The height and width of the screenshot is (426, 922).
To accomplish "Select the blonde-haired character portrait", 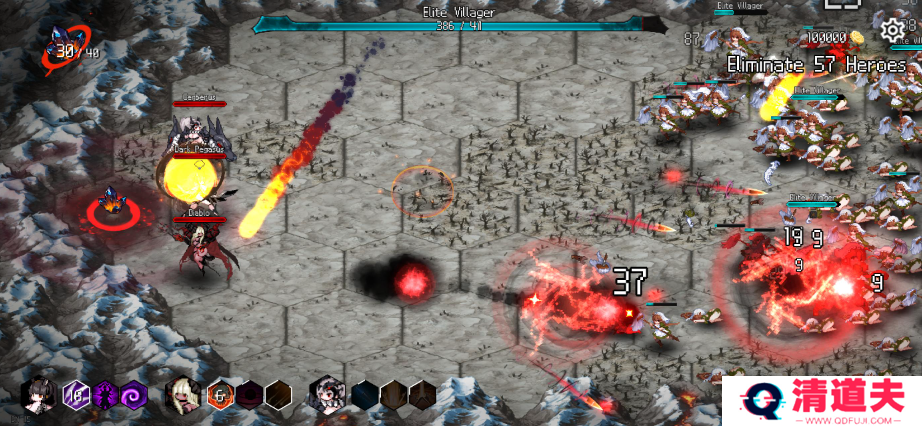I will click(185, 394).
